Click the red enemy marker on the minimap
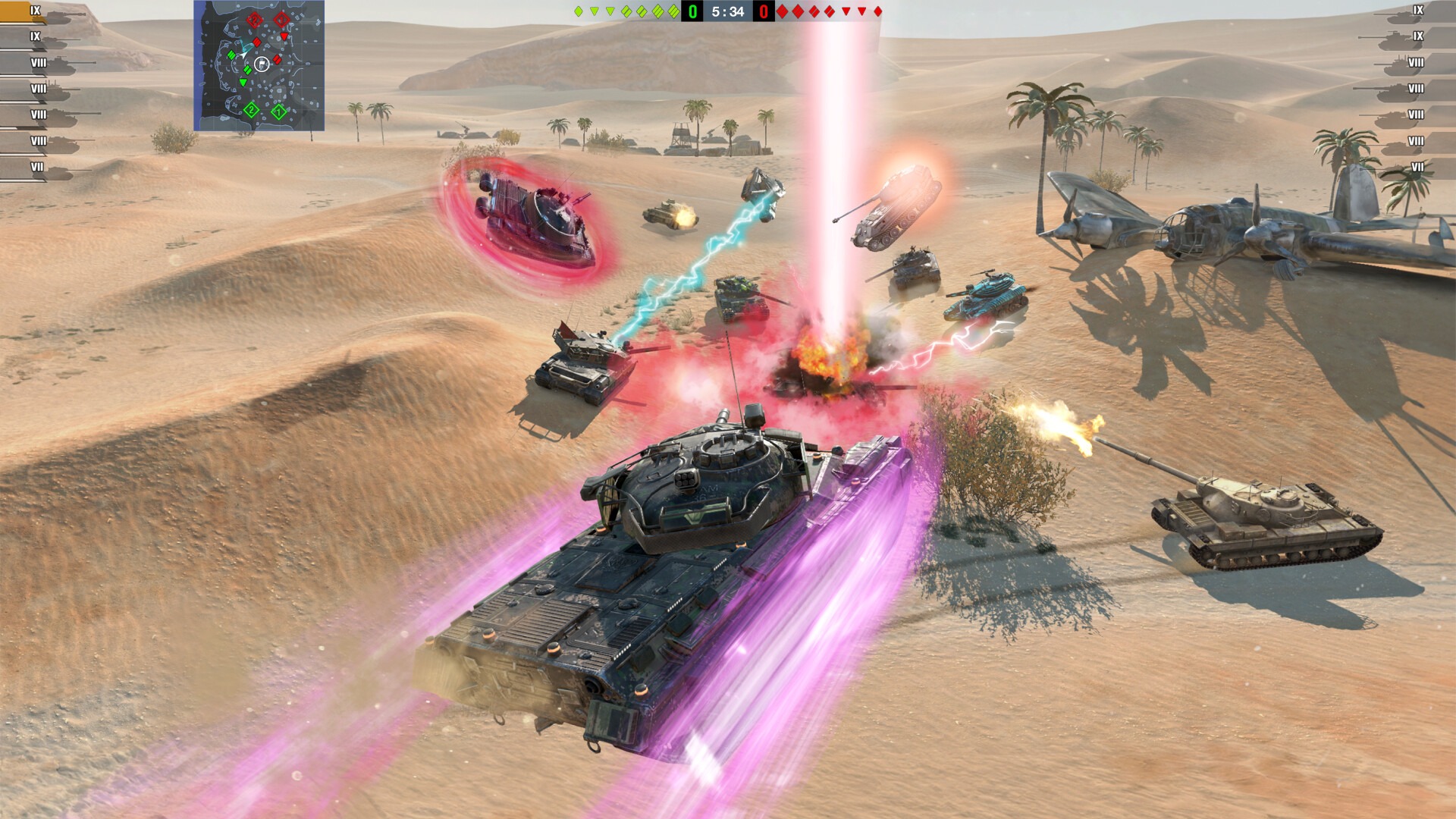1456x819 pixels. 256,43
